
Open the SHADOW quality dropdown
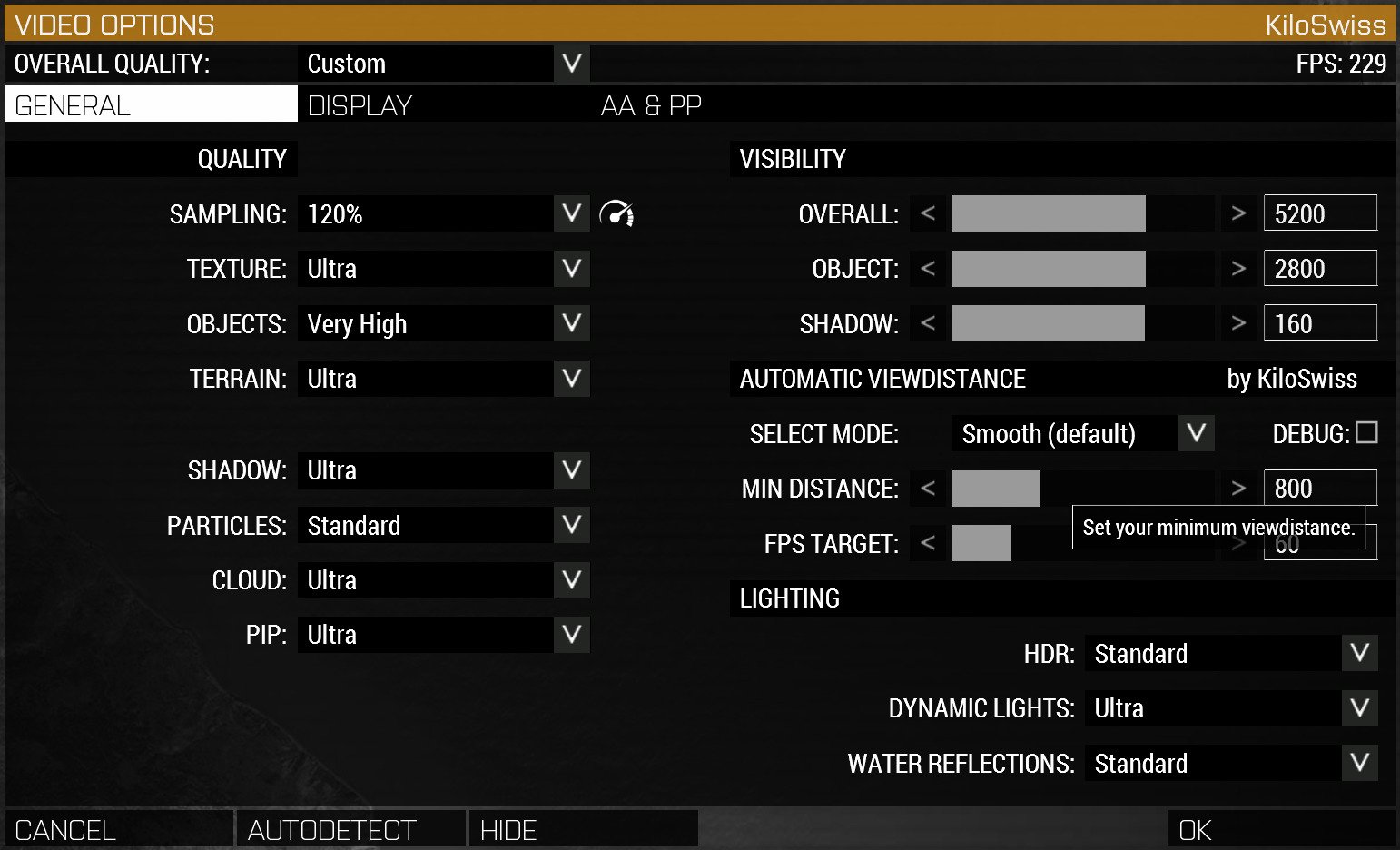pyautogui.click(x=571, y=470)
